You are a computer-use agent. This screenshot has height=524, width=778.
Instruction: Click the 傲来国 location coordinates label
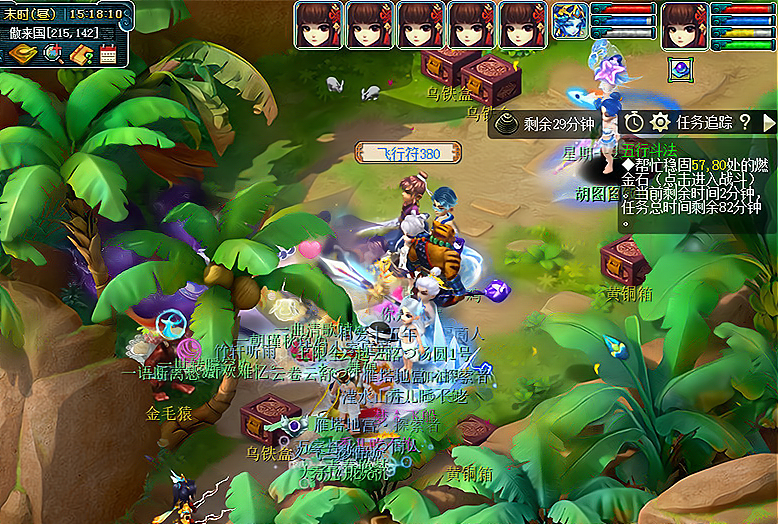pyautogui.click(x=52, y=33)
